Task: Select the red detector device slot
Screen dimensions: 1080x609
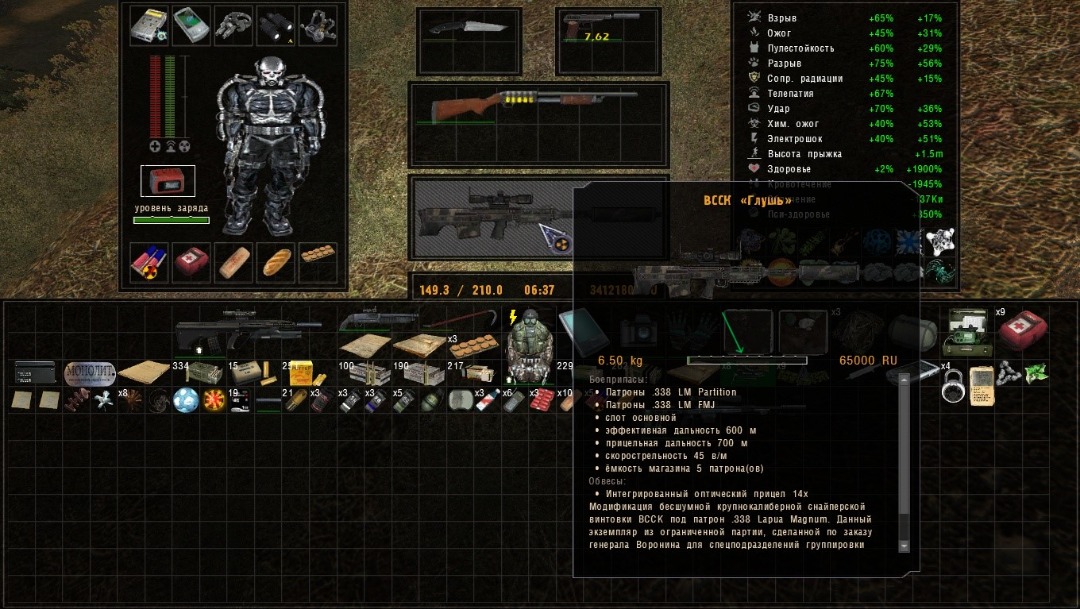Action: pyautogui.click(x=167, y=181)
